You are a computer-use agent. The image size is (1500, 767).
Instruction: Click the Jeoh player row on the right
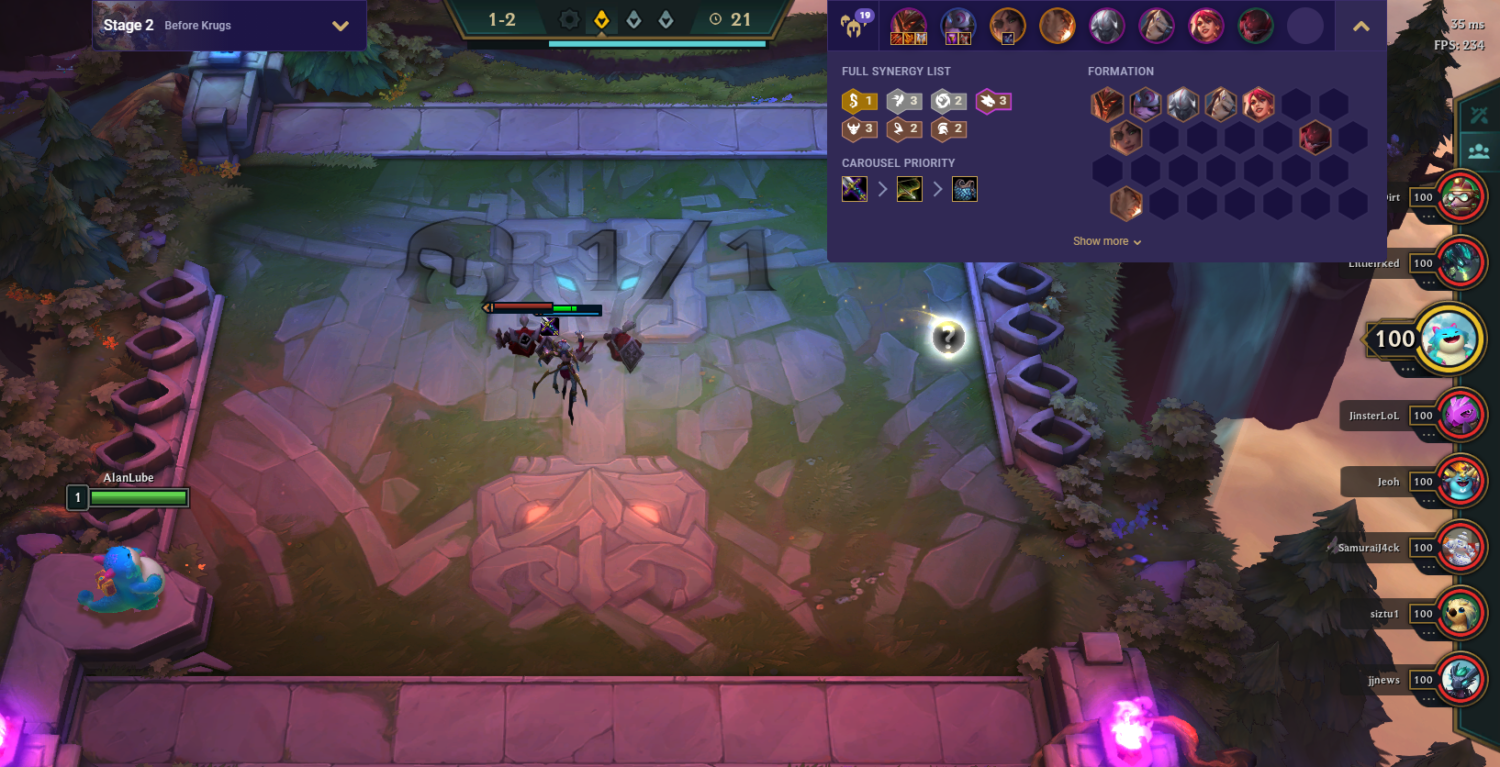click(1388, 481)
